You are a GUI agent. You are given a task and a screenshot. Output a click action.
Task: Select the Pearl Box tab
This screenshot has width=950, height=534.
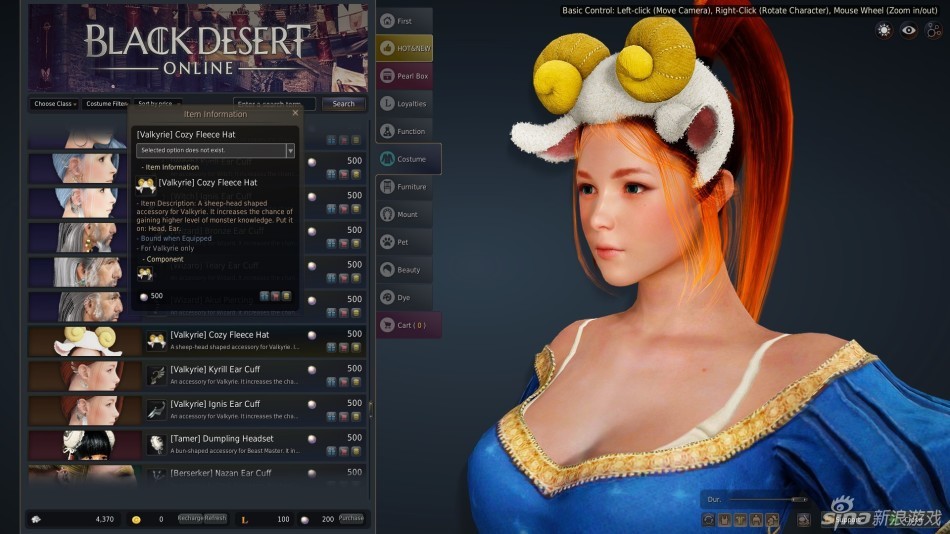405,76
